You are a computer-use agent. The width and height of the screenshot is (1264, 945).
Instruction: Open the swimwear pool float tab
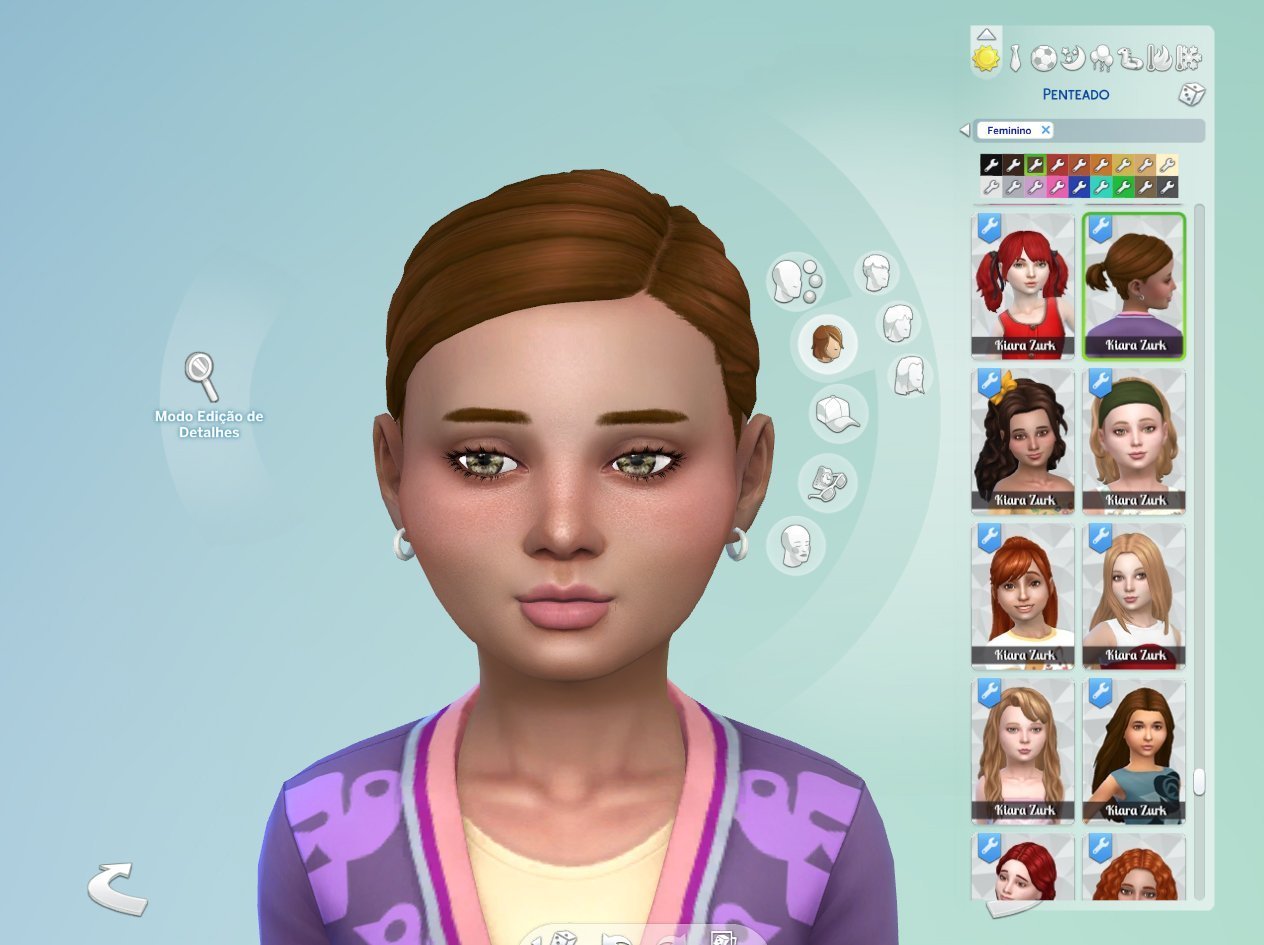click(x=1130, y=58)
